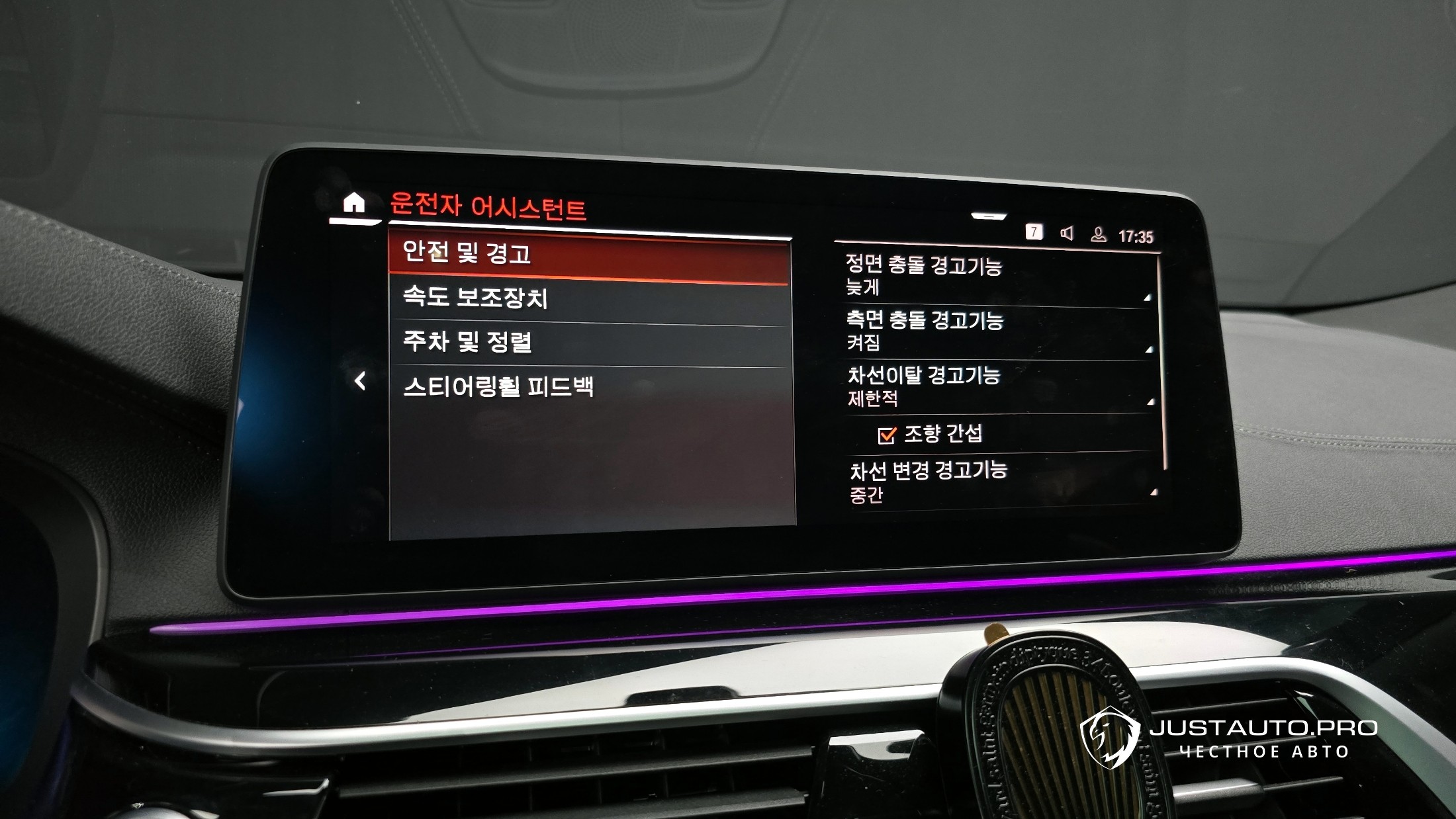Tap the home icon
Screen dimensions: 1456x819
pos(354,202)
